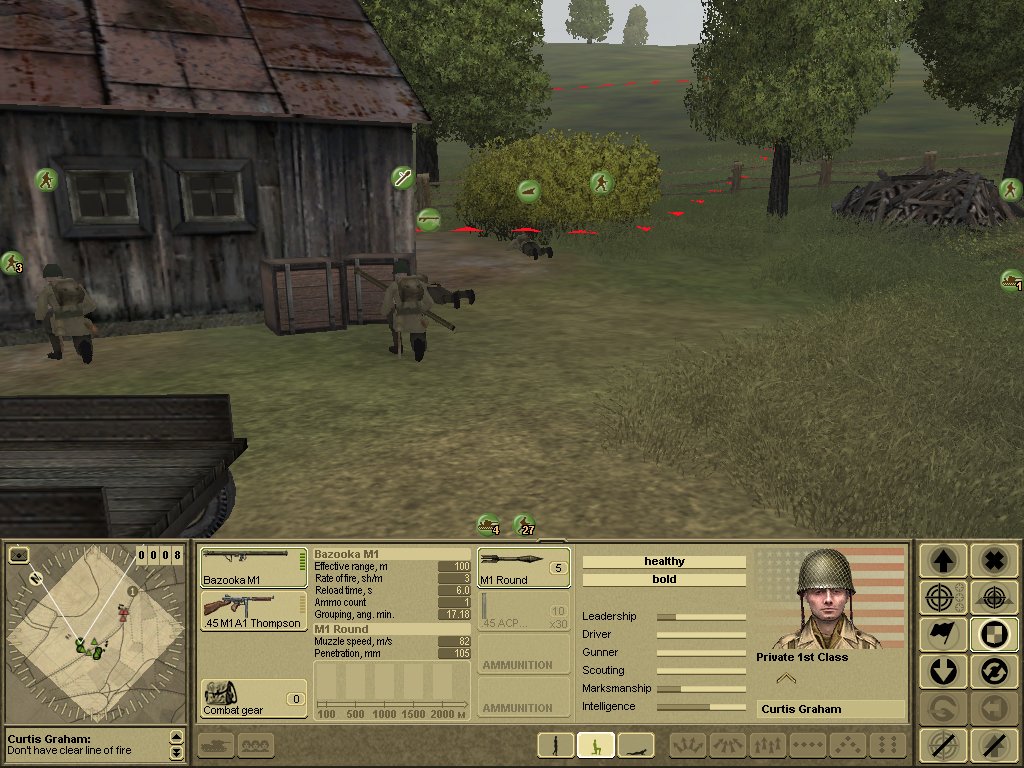Screen dimensions: 1024x768
Task: Set the soldier to prone stance
Action: [x=635, y=745]
